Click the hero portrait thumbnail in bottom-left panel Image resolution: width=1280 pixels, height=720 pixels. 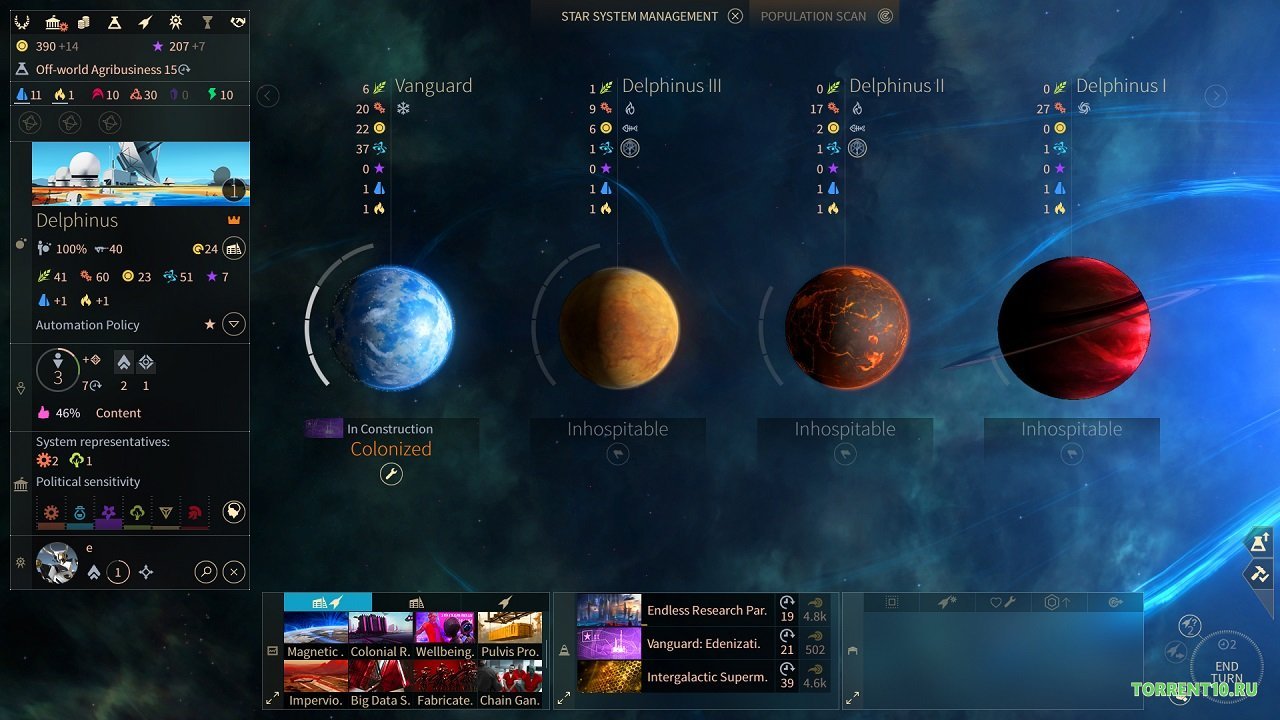(57, 562)
